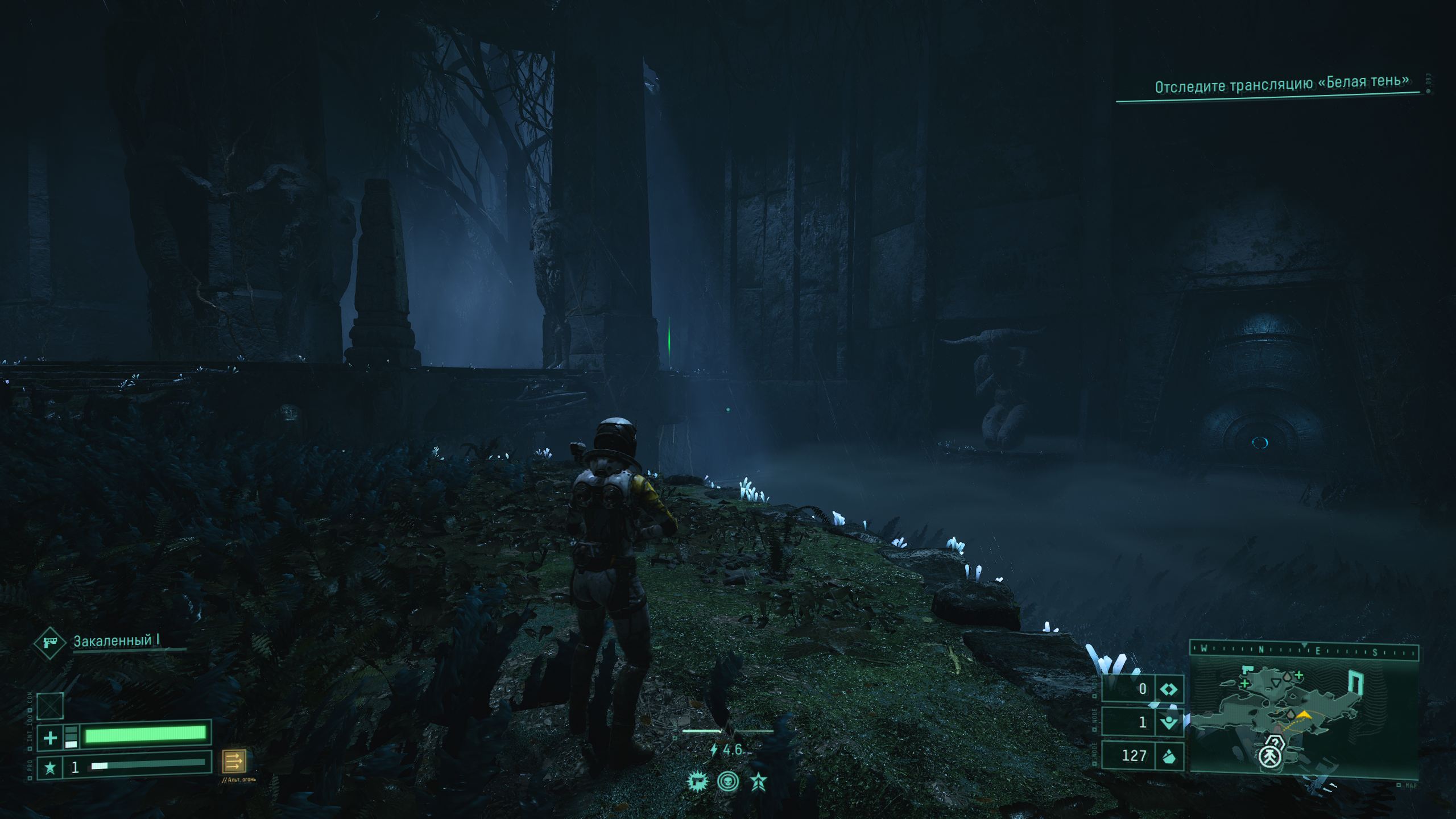Select the pistol weapon icon beside "Закаленный I"
The width and height of the screenshot is (1456, 819).
(x=50, y=643)
